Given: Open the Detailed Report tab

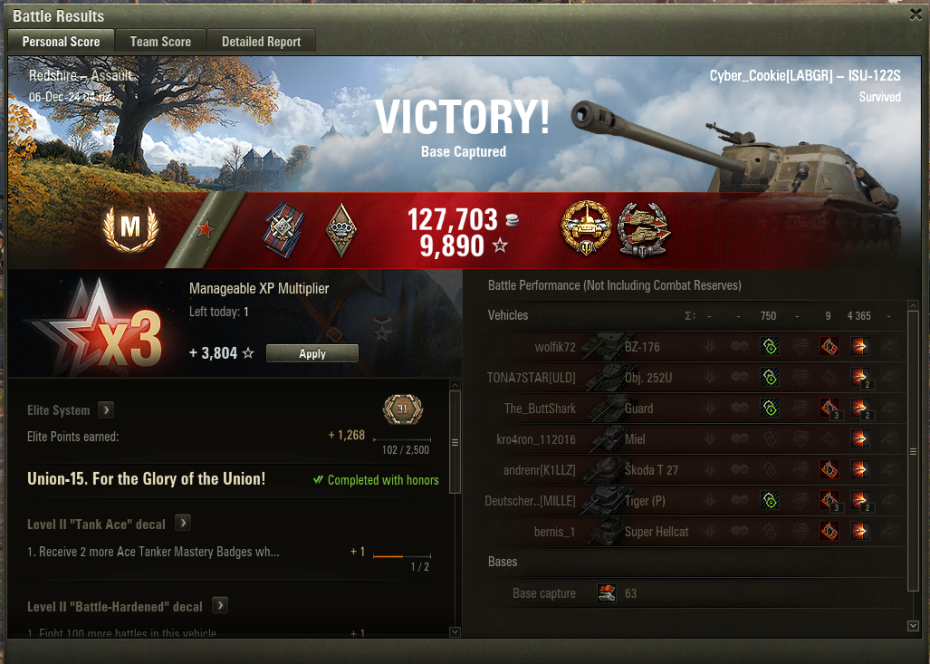Looking at the screenshot, I should point(261,41).
